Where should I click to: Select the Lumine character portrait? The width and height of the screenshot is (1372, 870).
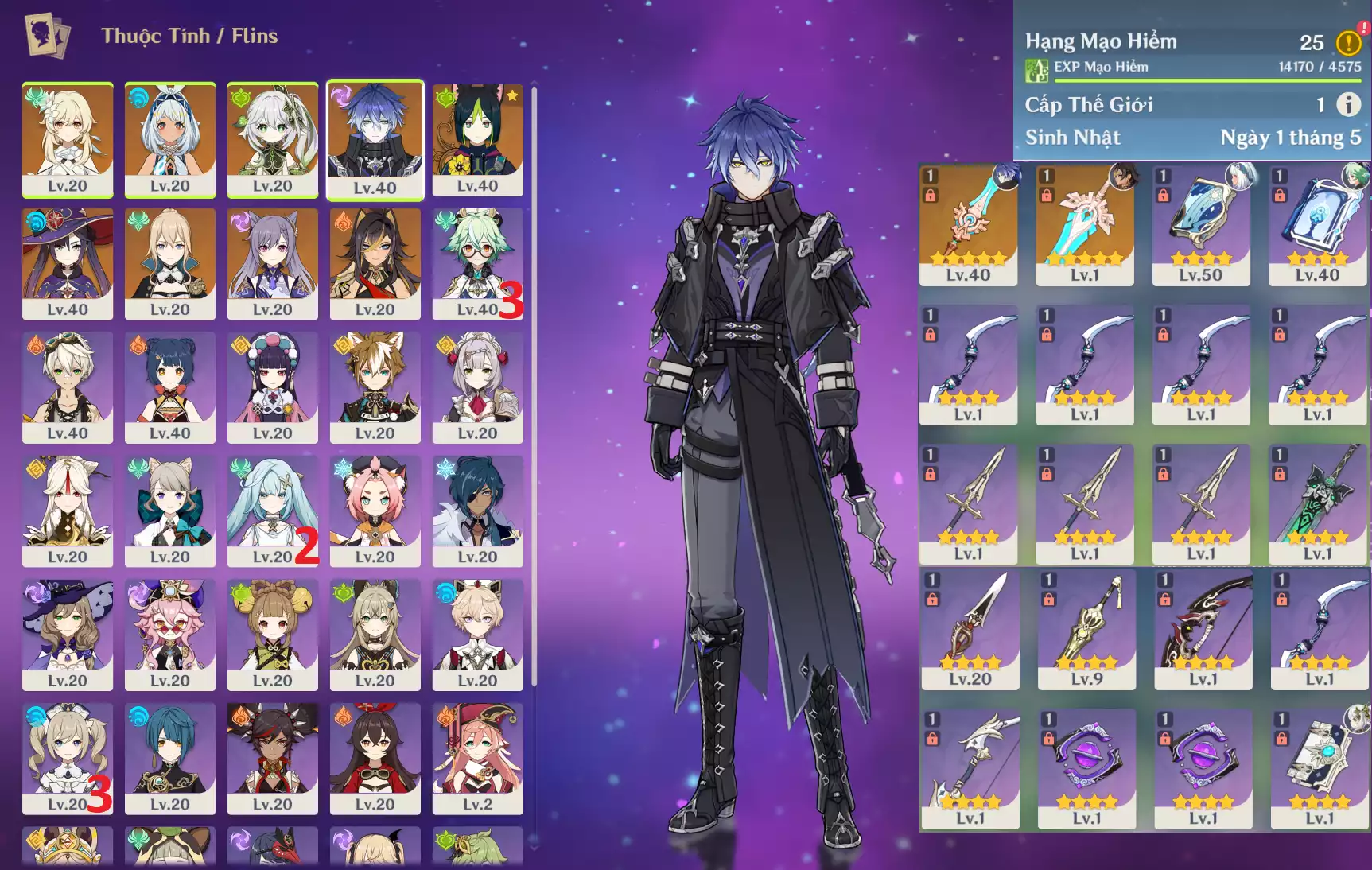68,139
